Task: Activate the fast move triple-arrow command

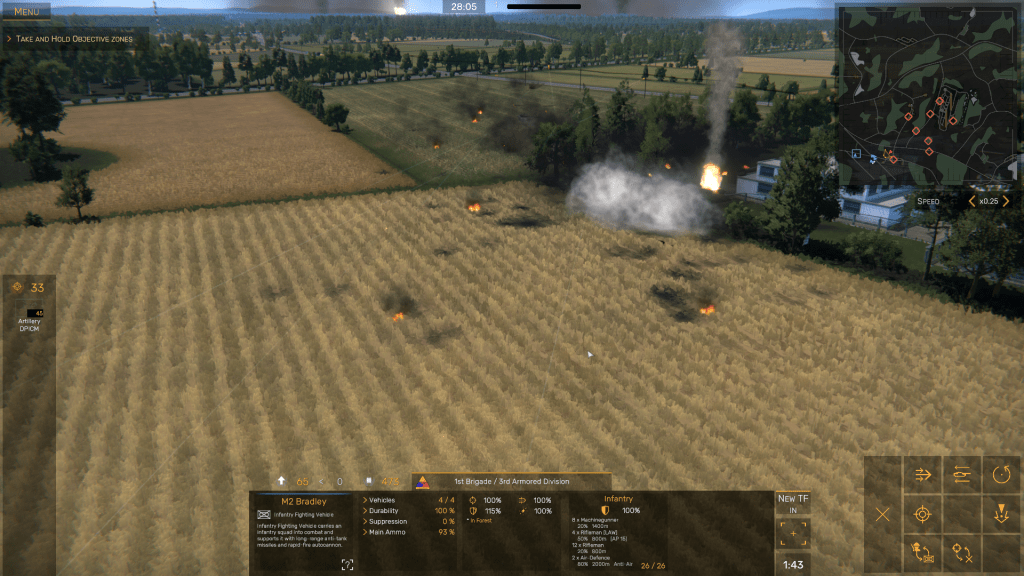Action: click(922, 475)
